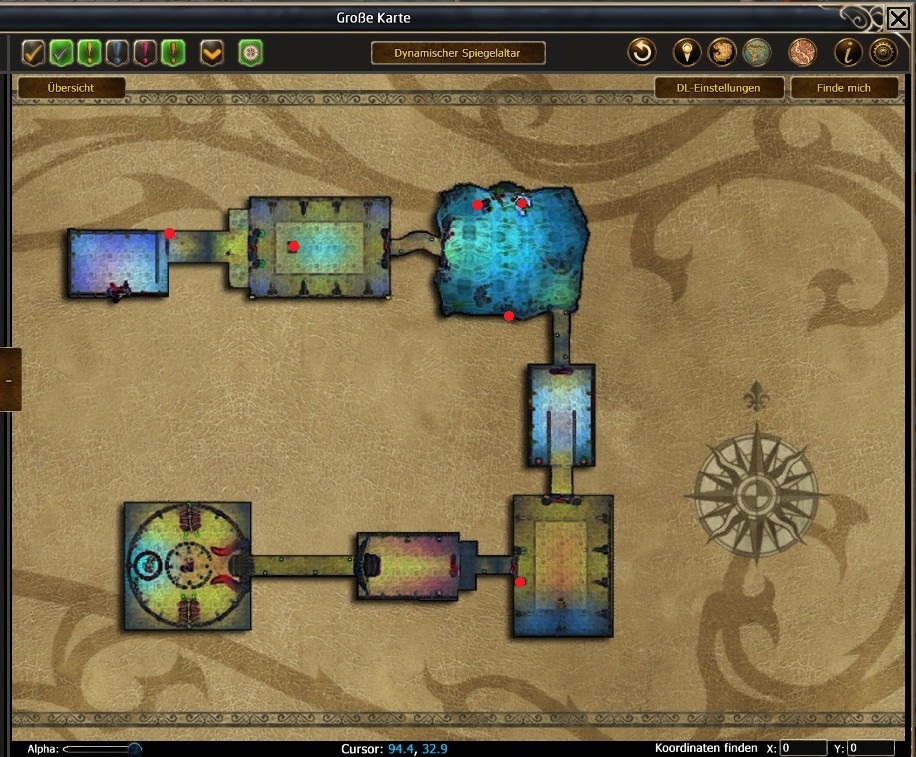The image size is (916, 757).
Task: Click the circular arrow reset icon
Action: pos(641,52)
